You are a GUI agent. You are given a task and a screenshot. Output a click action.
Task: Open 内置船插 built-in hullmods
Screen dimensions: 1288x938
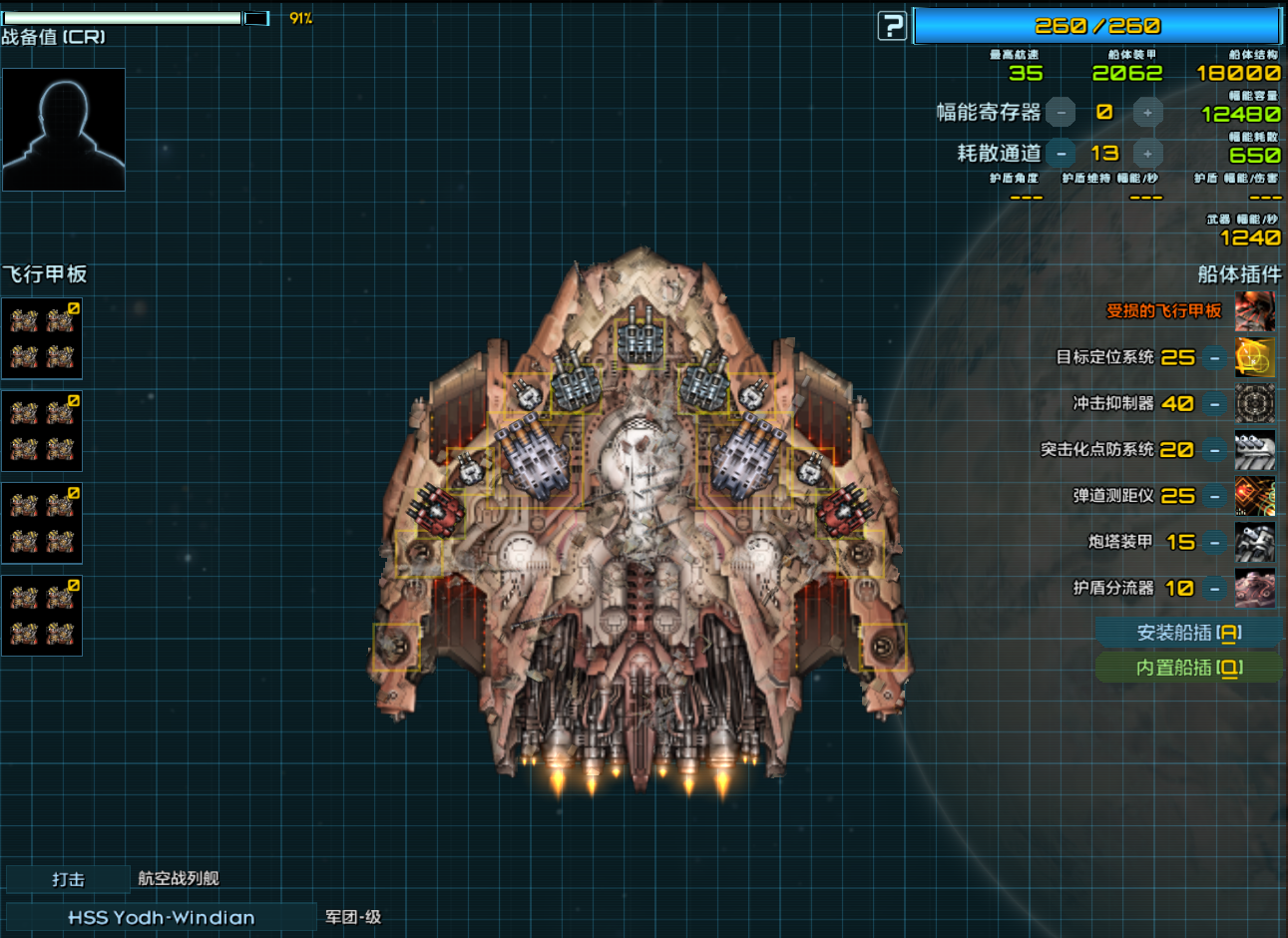[x=1188, y=668]
